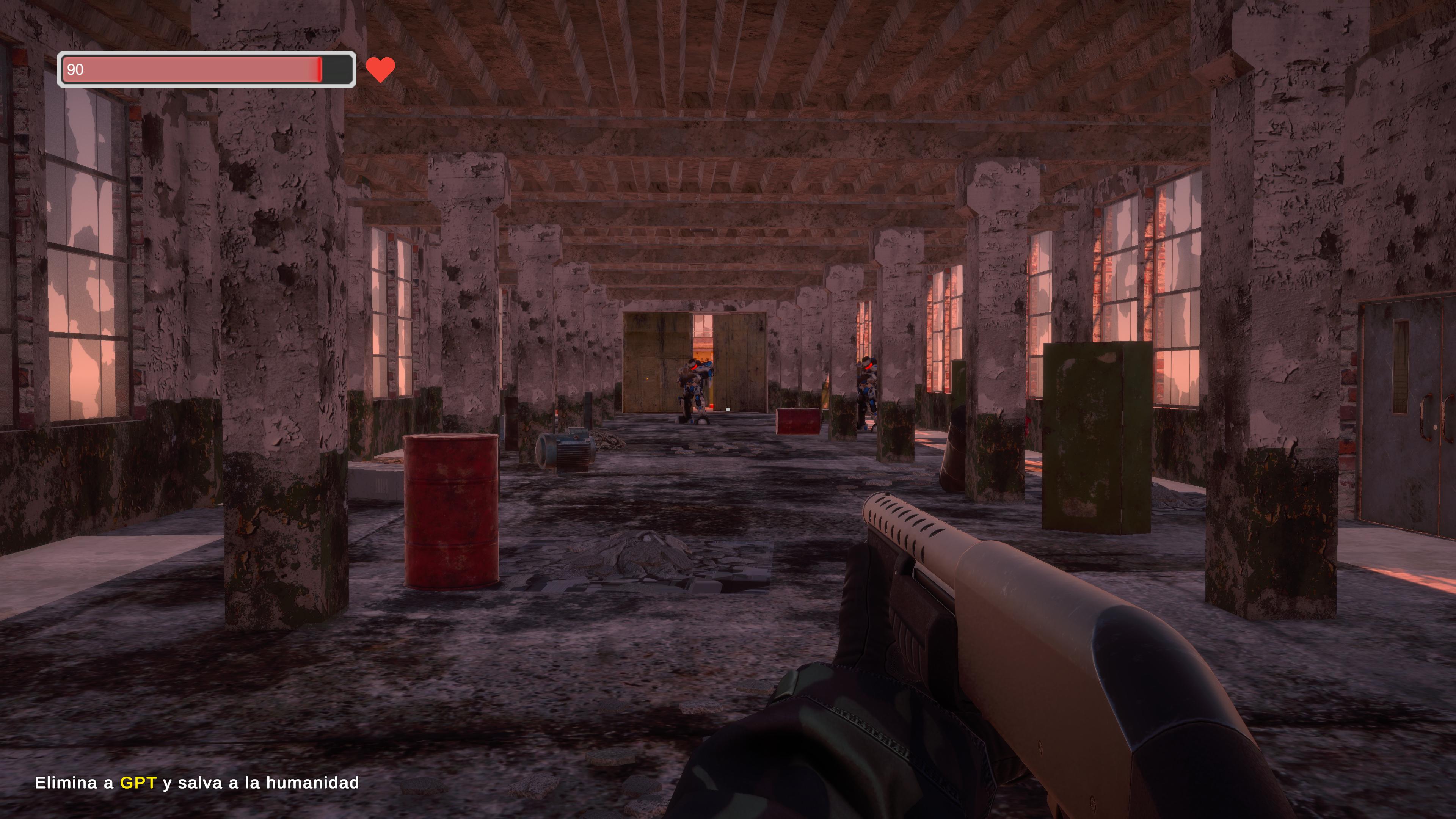This screenshot has height=819, width=1456.
Task: Click the red heart health icon
Action: point(380,69)
